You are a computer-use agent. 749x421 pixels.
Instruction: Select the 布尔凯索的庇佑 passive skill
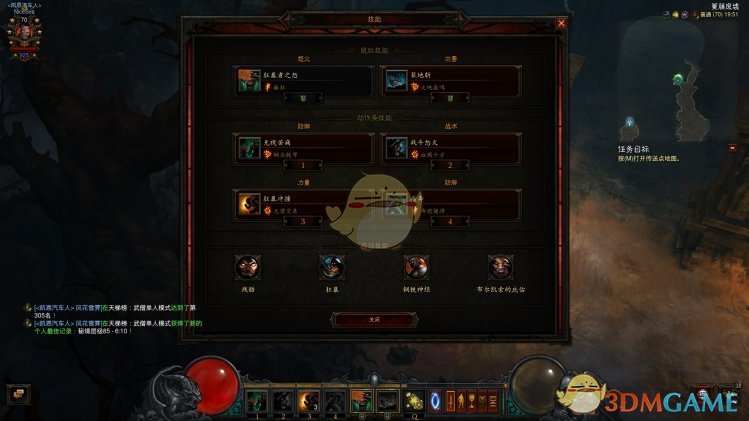click(x=499, y=267)
